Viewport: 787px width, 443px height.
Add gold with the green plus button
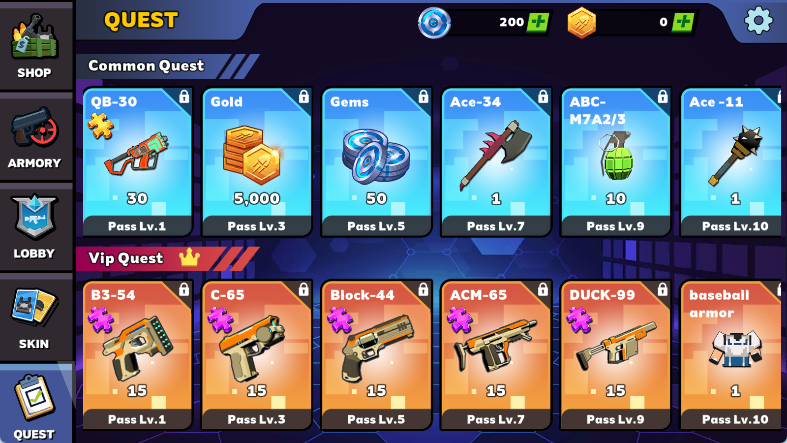coord(683,22)
